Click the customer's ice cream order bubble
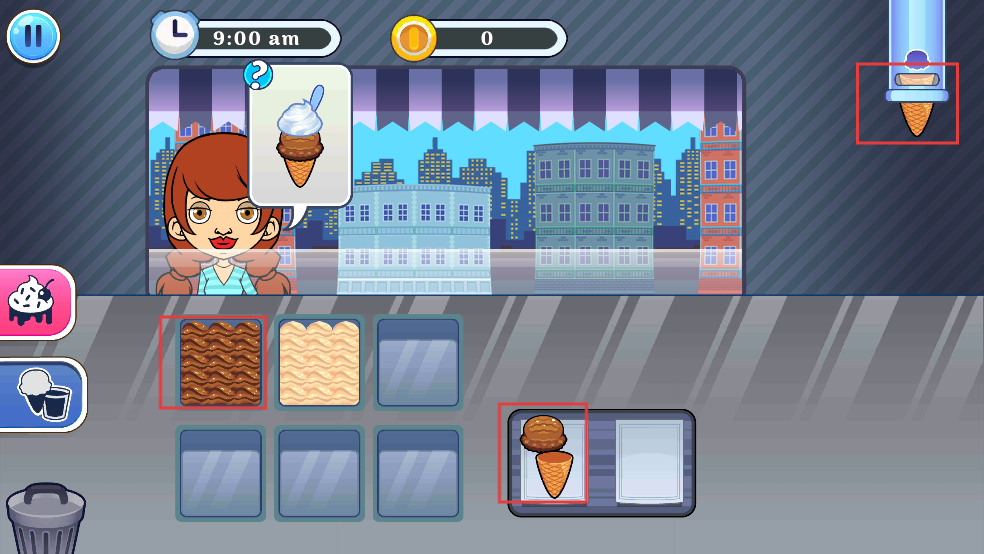Screen dimensions: 984x554 click(x=301, y=140)
